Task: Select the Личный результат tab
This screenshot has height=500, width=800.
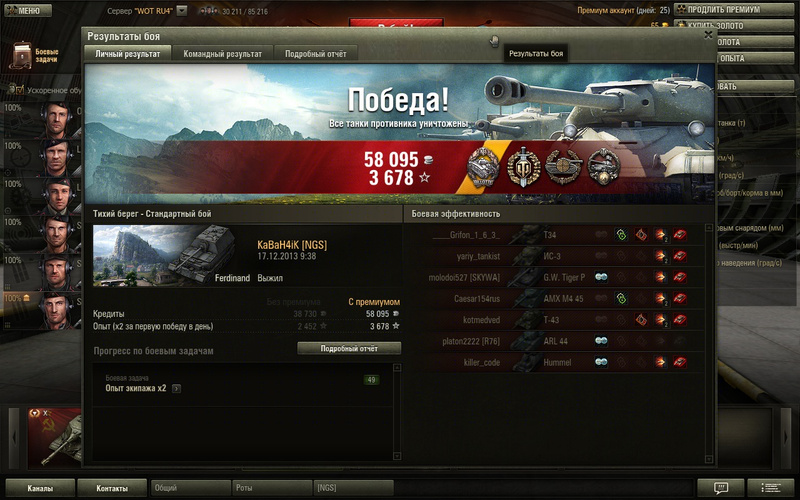Action: [x=127, y=54]
